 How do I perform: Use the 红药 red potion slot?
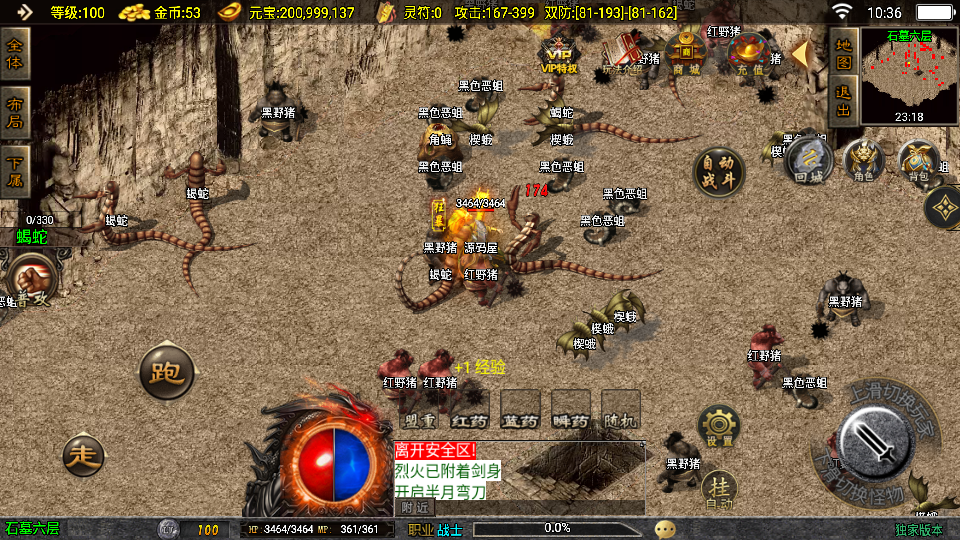pyautogui.click(x=469, y=408)
